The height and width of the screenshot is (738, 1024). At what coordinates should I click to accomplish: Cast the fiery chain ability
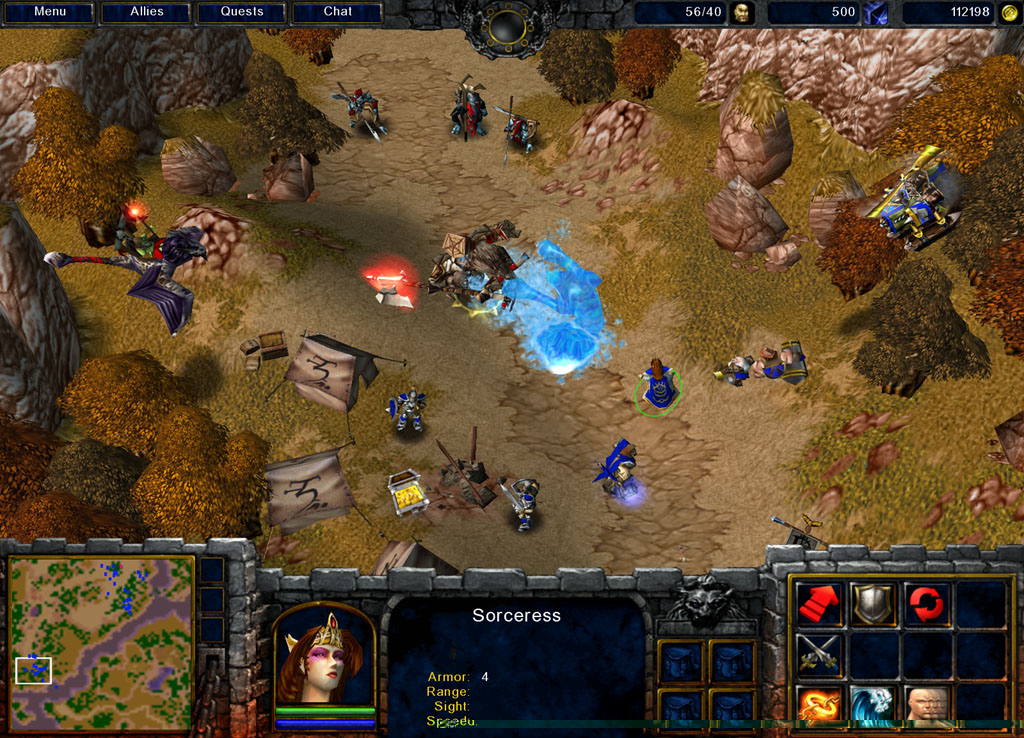(x=819, y=706)
